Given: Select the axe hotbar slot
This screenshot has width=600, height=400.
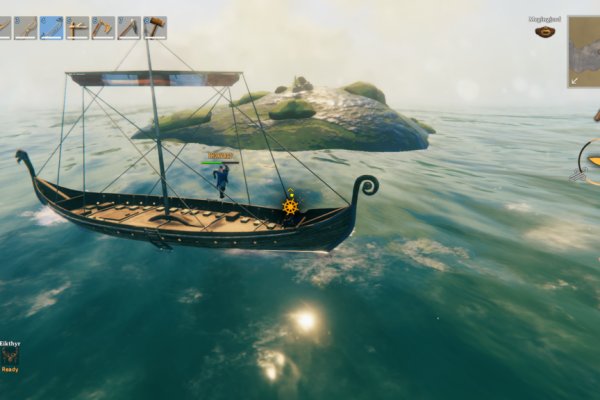Looking at the screenshot, I should point(103,27).
